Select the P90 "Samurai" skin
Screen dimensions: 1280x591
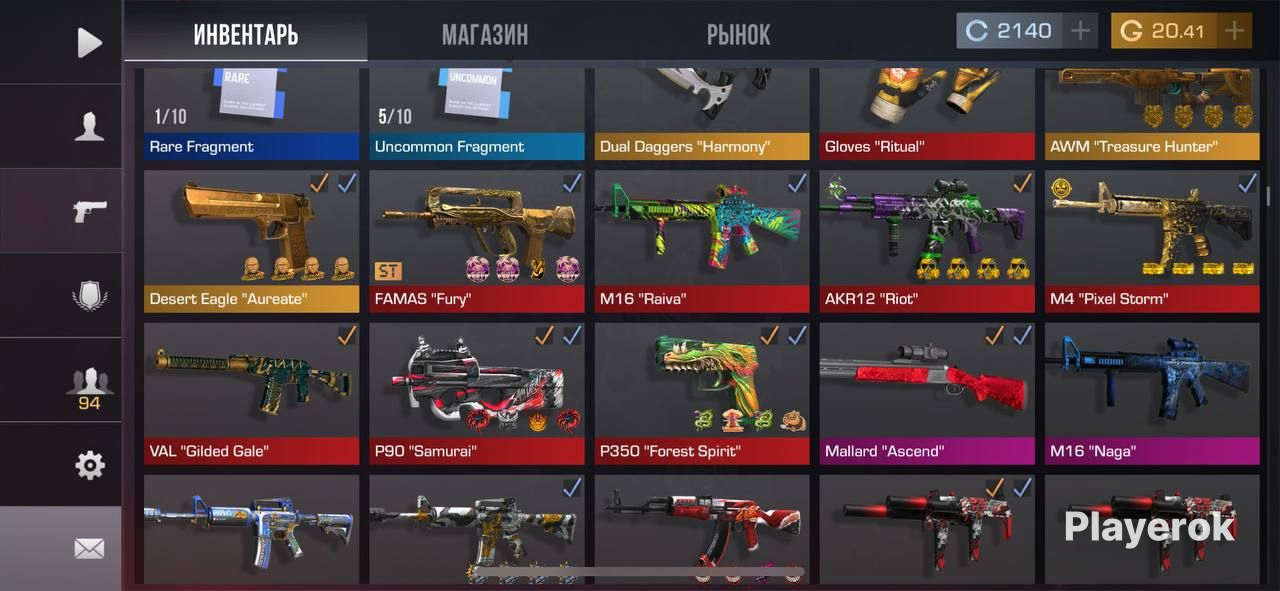click(x=477, y=393)
